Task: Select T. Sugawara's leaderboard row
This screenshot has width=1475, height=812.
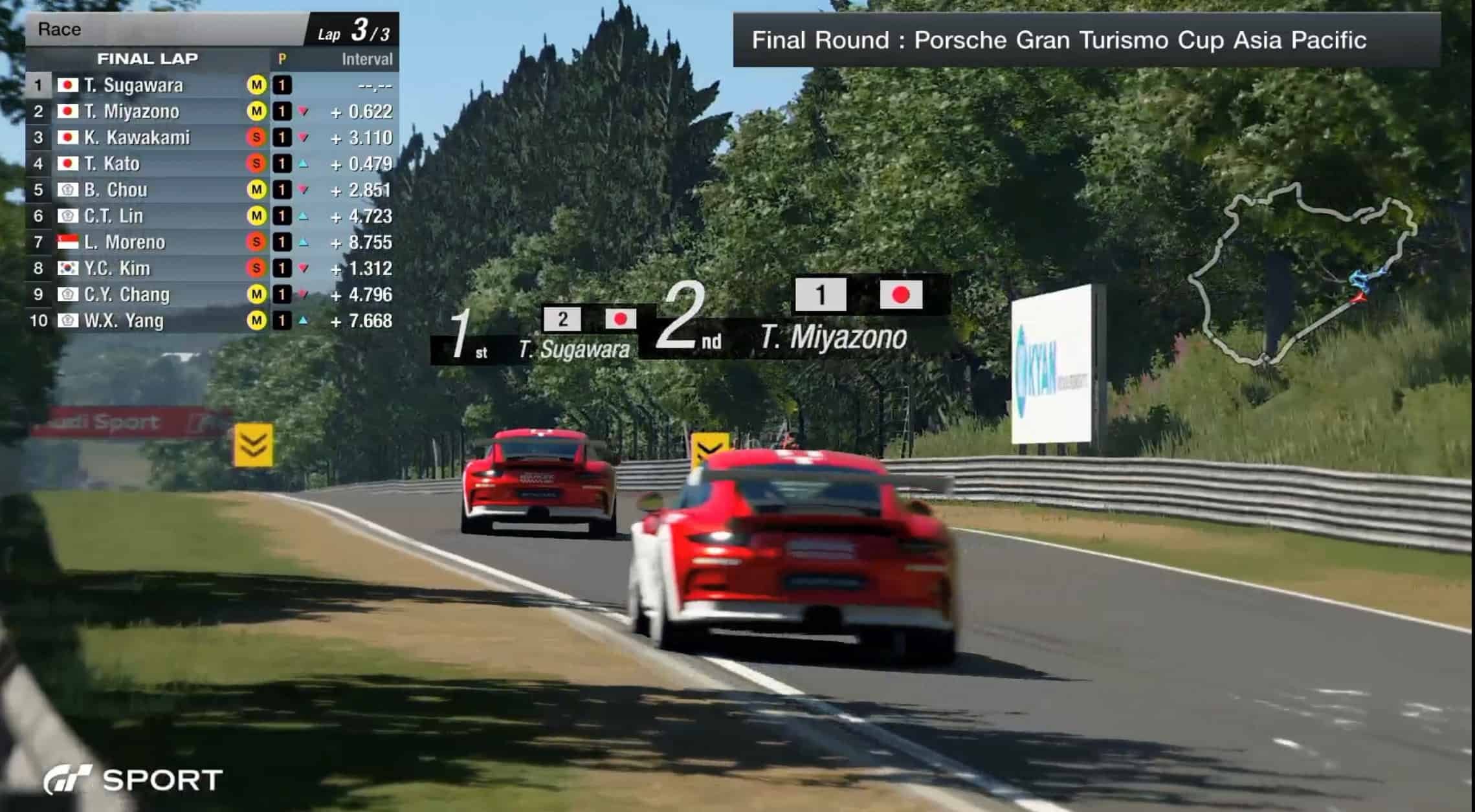Action: pos(133,85)
